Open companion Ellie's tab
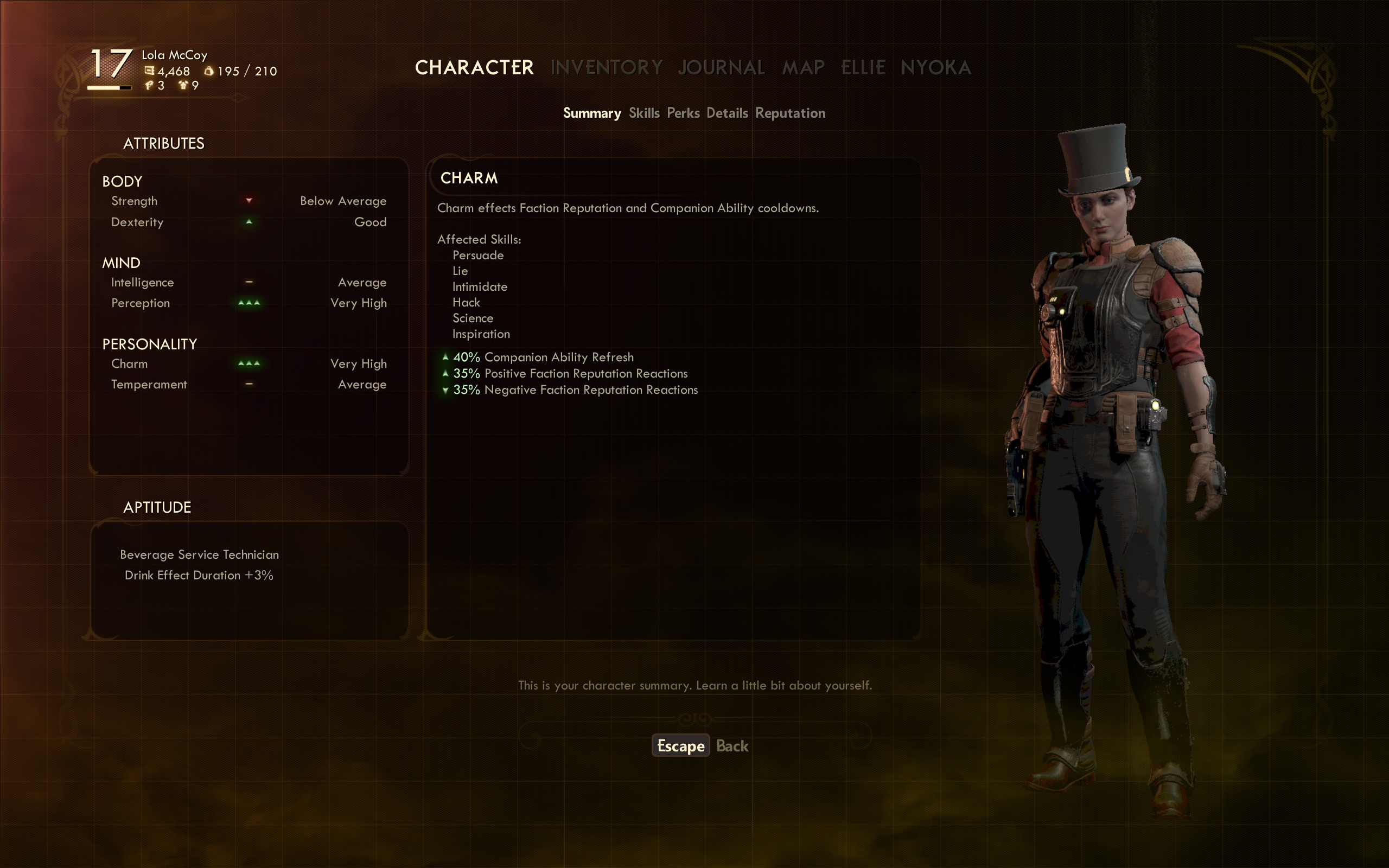The width and height of the screenshot is (1389, 868). click(863, 68)
